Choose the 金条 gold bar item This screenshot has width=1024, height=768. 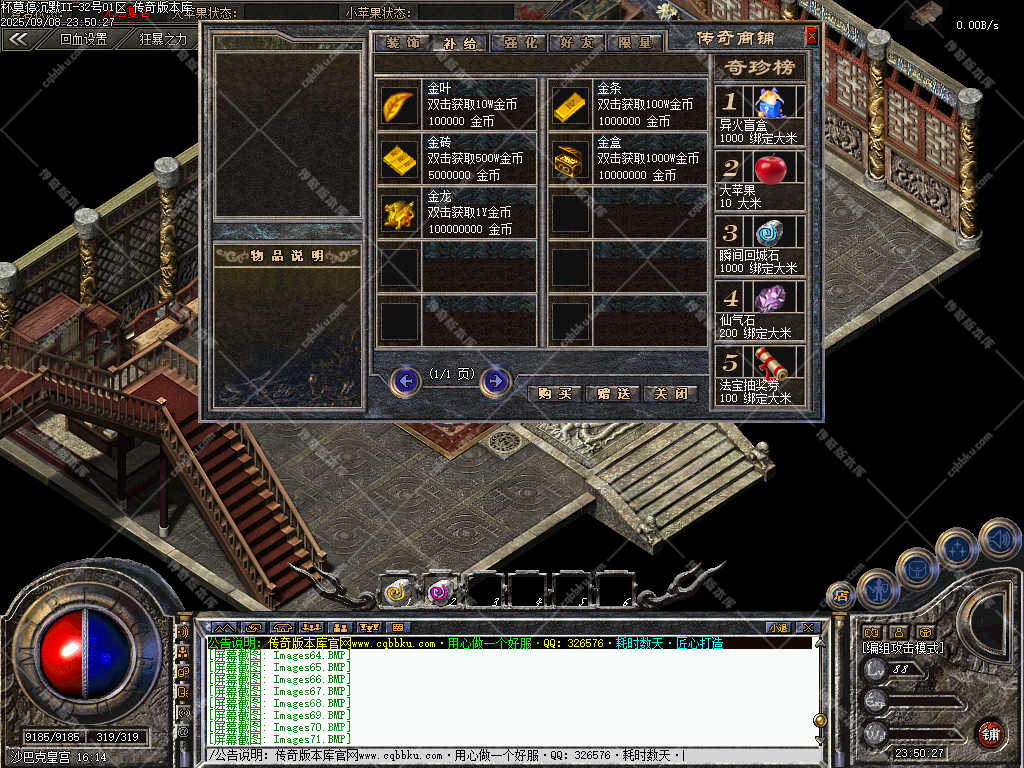570,105
